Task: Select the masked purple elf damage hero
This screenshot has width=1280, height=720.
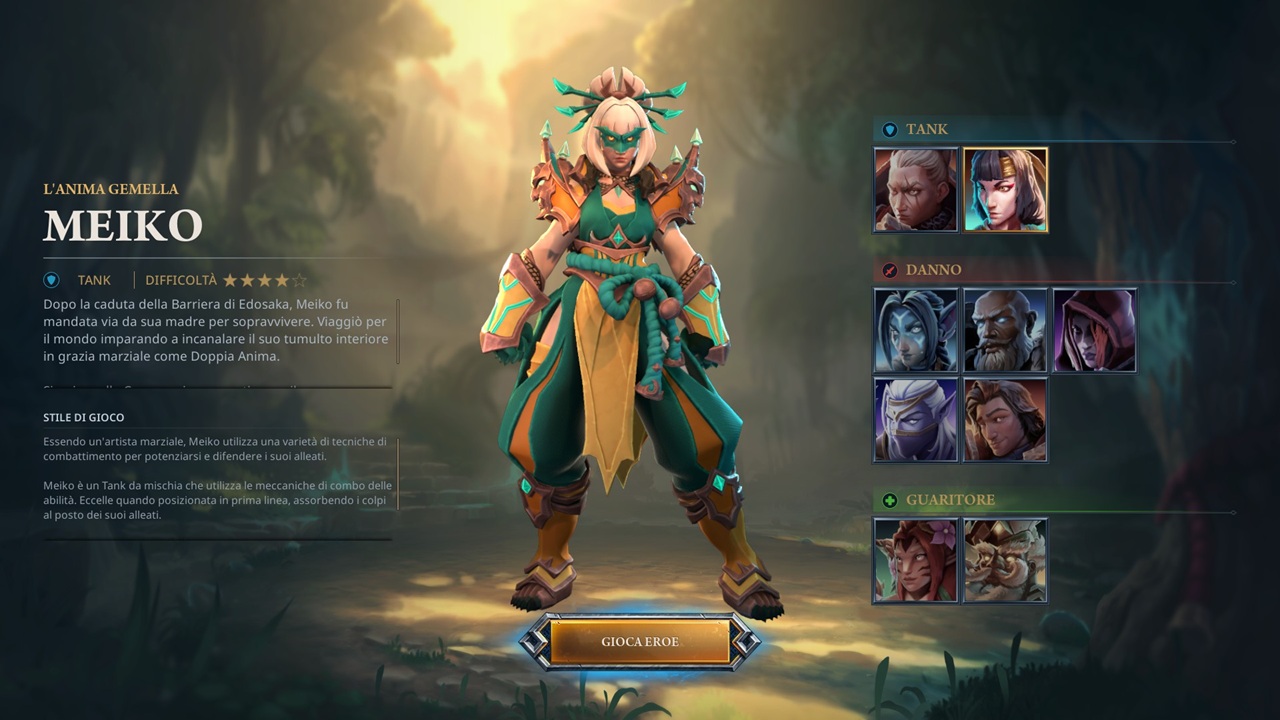Action: pos(916,419)
